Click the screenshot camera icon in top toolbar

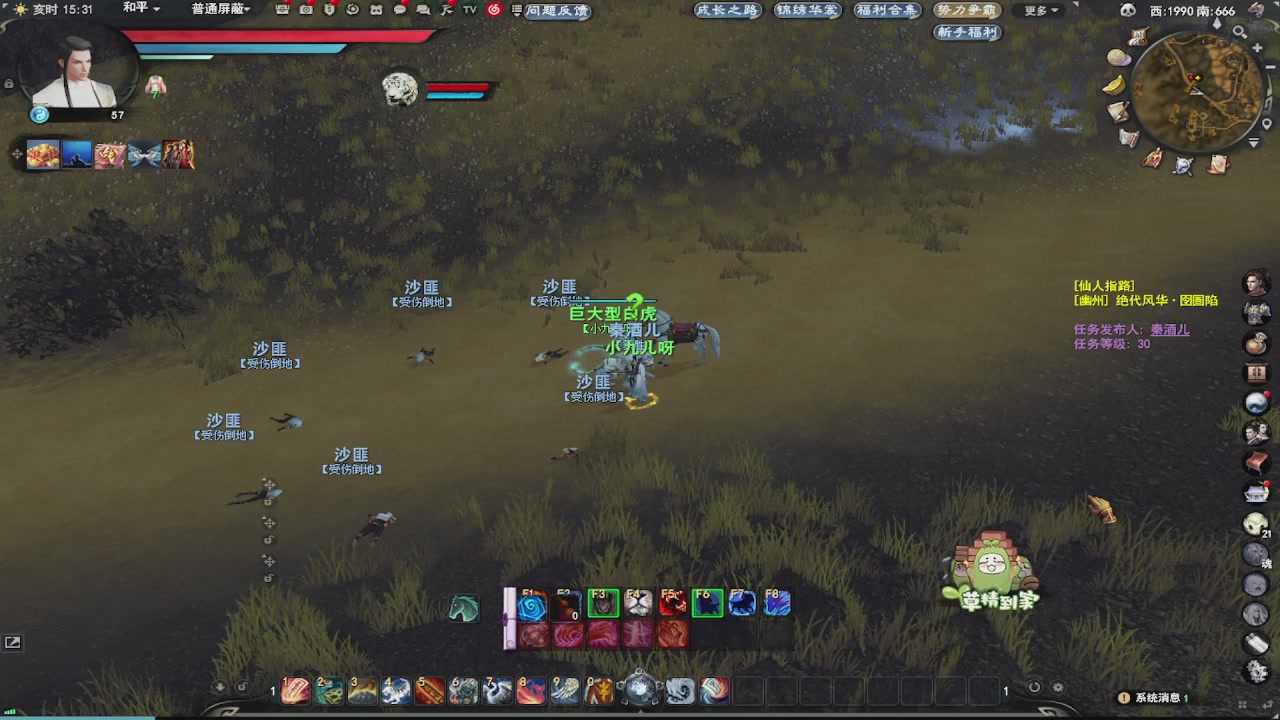(306, 10)
